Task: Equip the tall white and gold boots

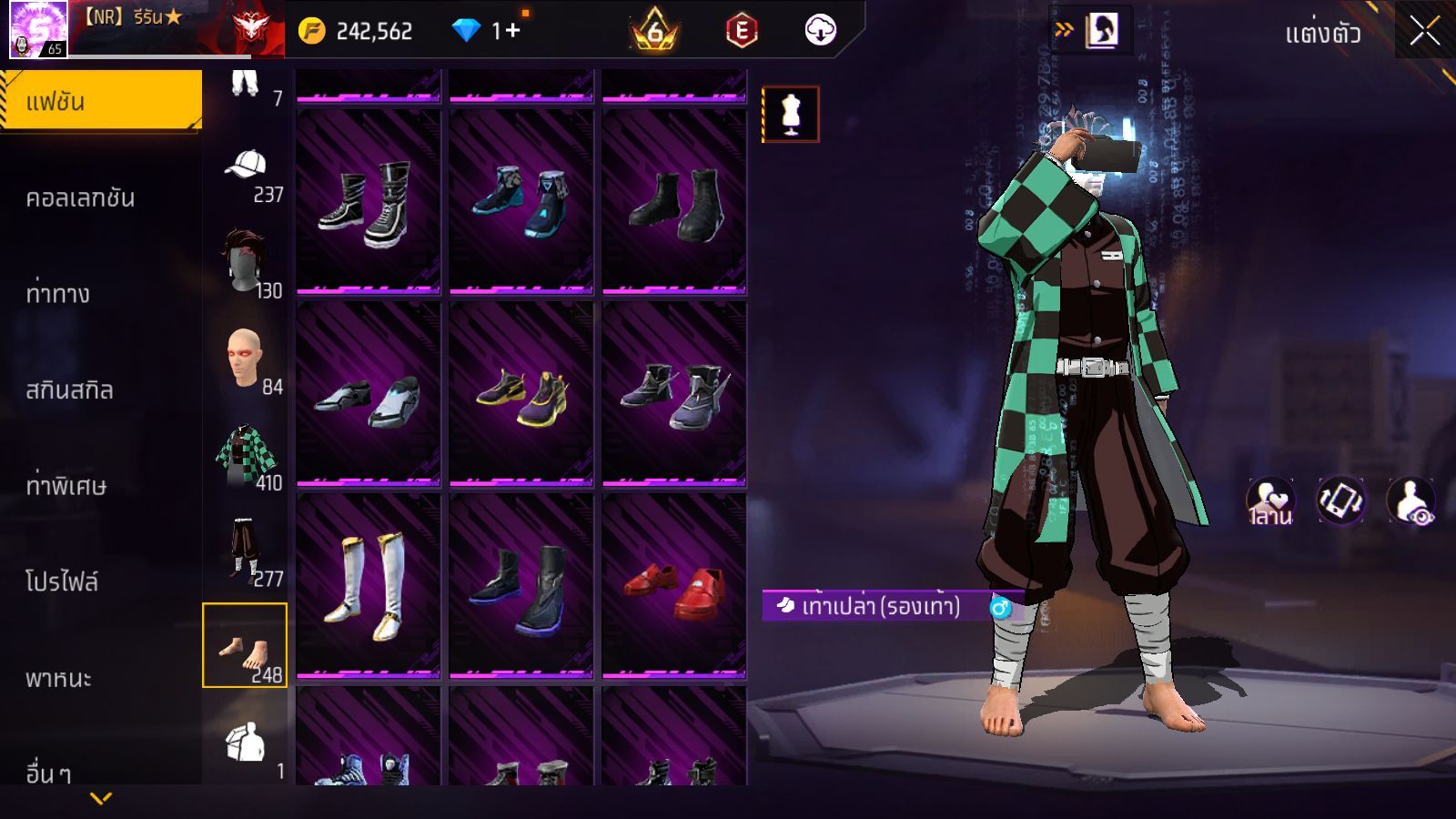Action: pos(369,585)
